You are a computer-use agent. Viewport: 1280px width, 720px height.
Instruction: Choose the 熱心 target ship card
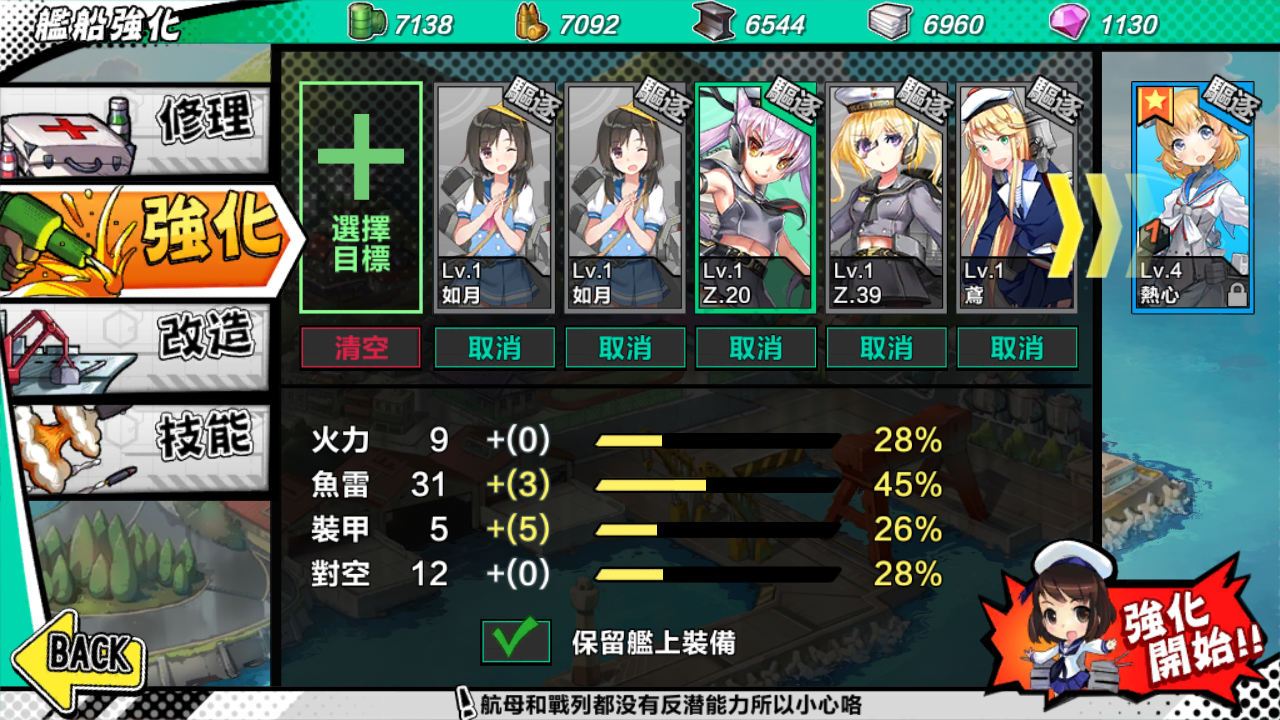[1192, 198]
